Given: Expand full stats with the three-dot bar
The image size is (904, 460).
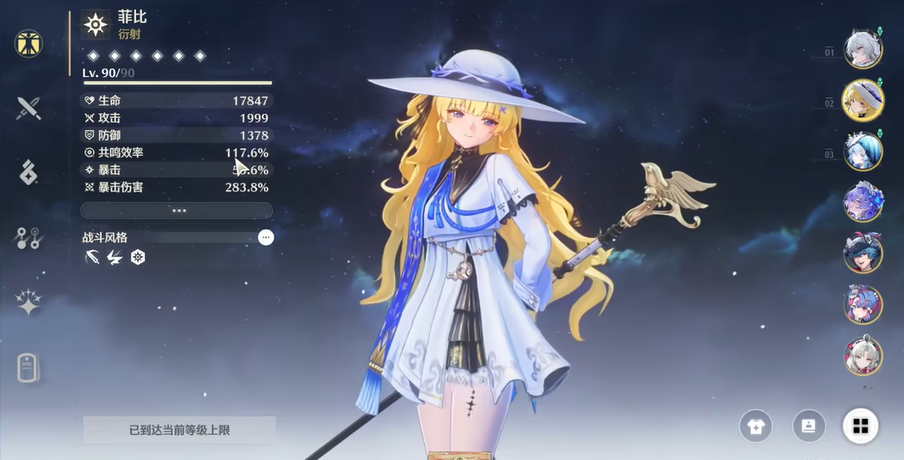Looking at the screenshot, I should coord(177,211).
